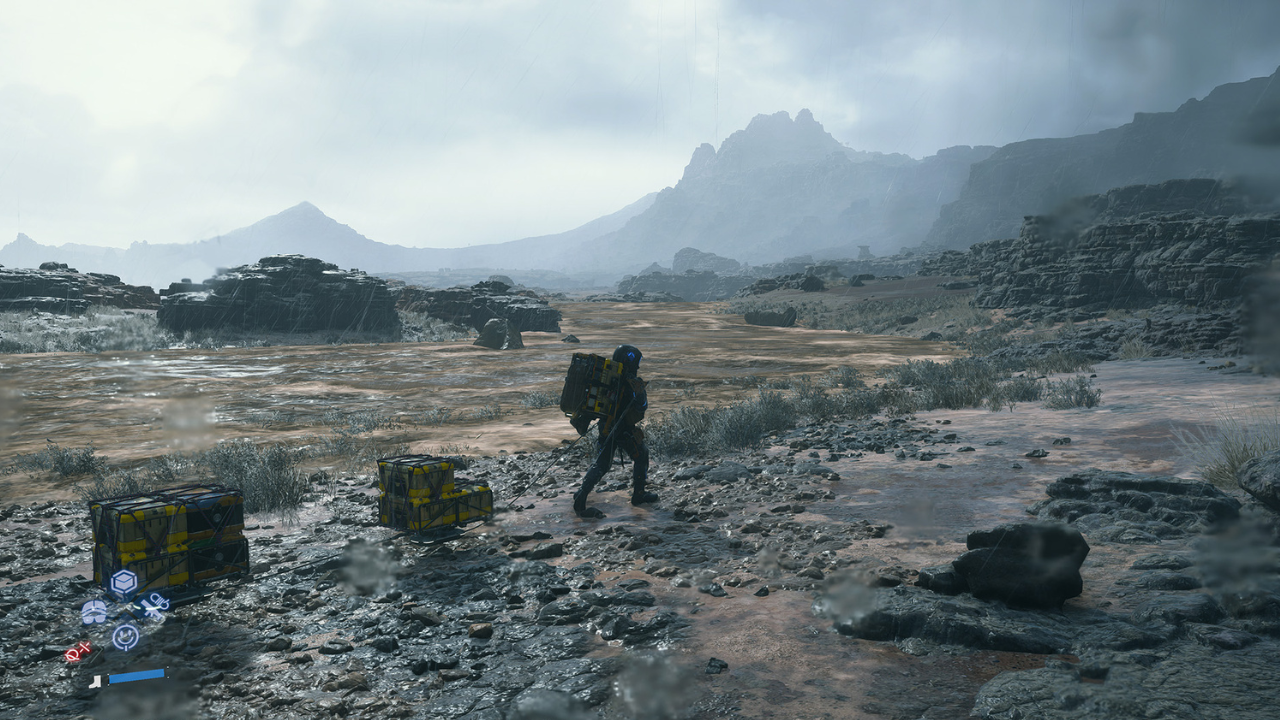Image resolution: width=1280 pixels, height=720 pixels.
Task: Open the weapon and rope equipment icon
Action: coord(156,604)
